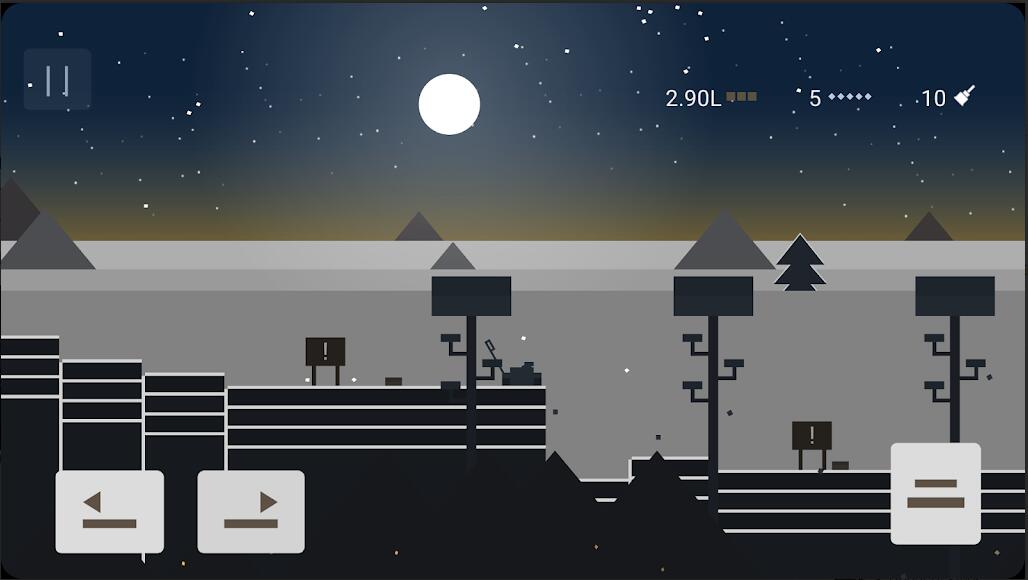Pause the game with the pause button

point(58,79)
